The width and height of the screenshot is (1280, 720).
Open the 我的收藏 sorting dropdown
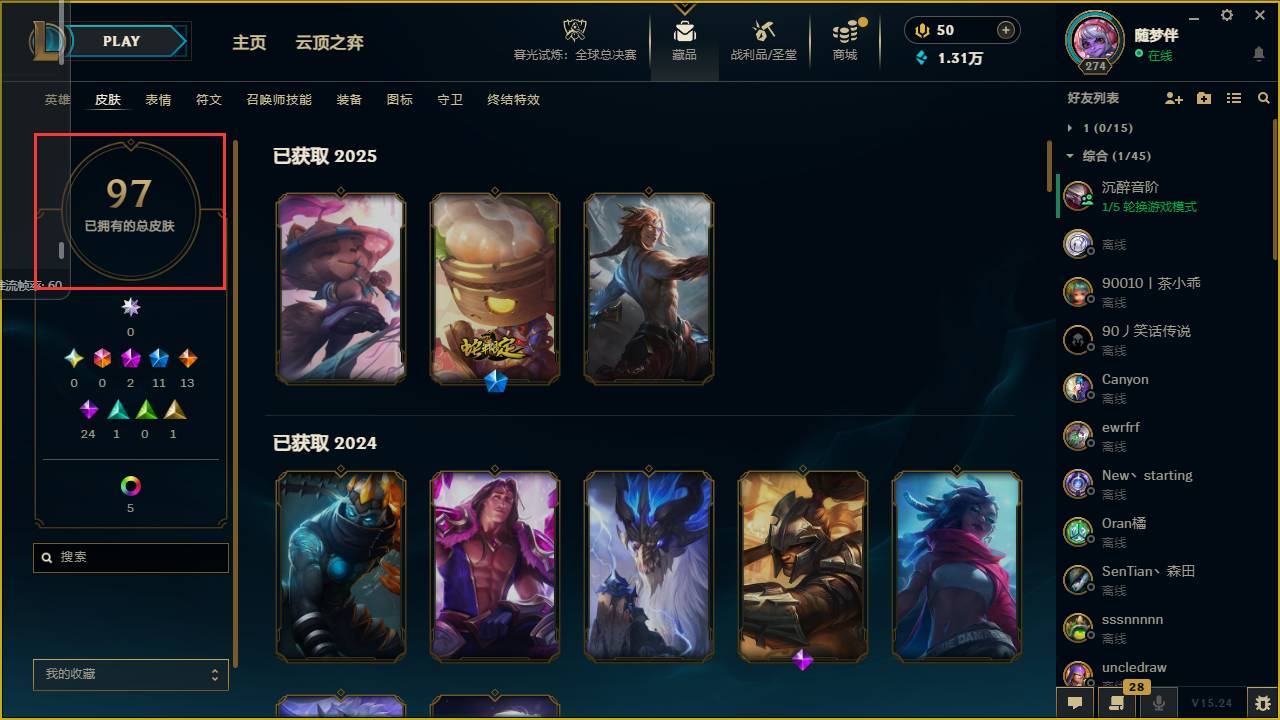coord(130,675)
